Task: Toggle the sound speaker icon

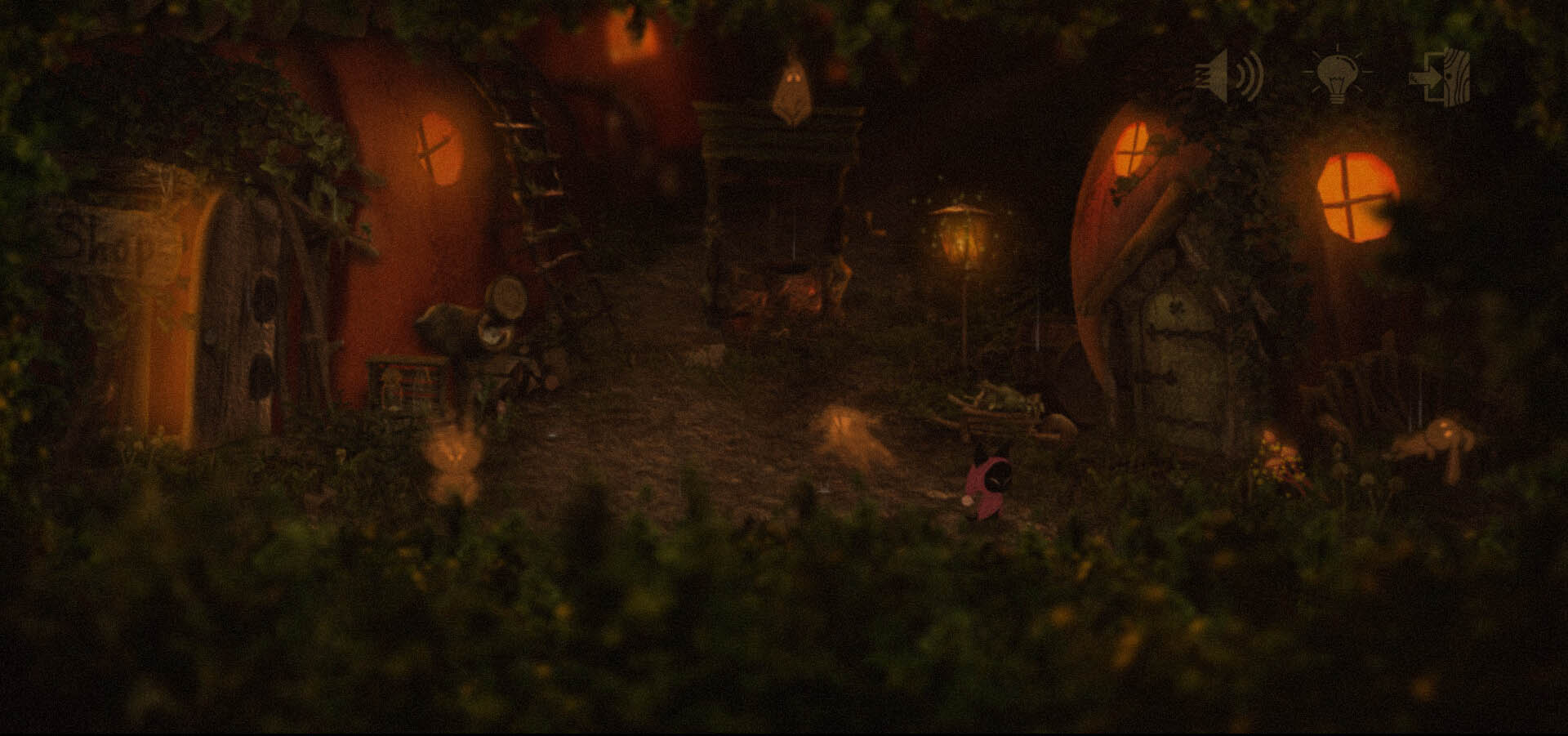Action: coord(1229,76)
